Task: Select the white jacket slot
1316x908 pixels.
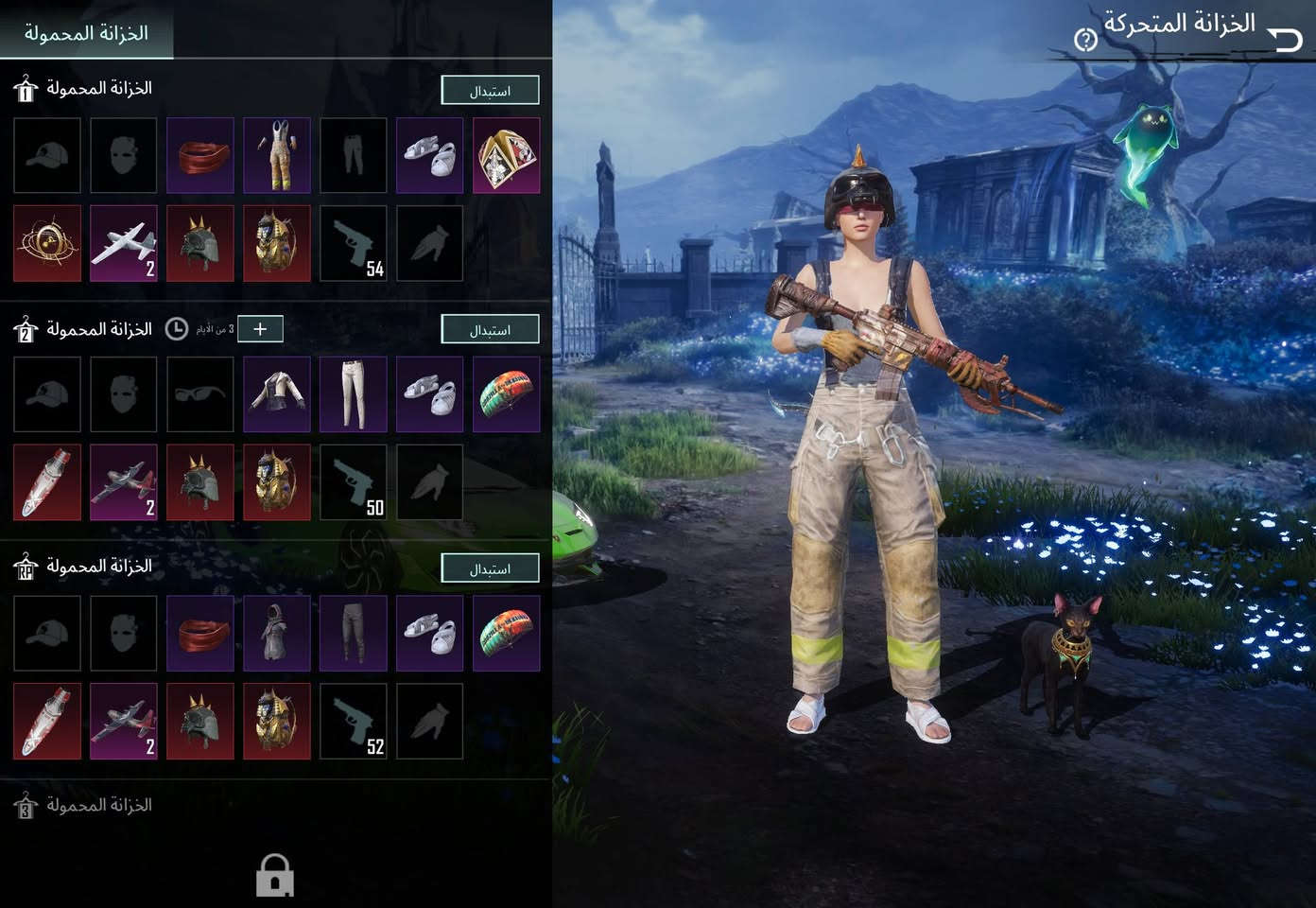Action: pos(276,394)
